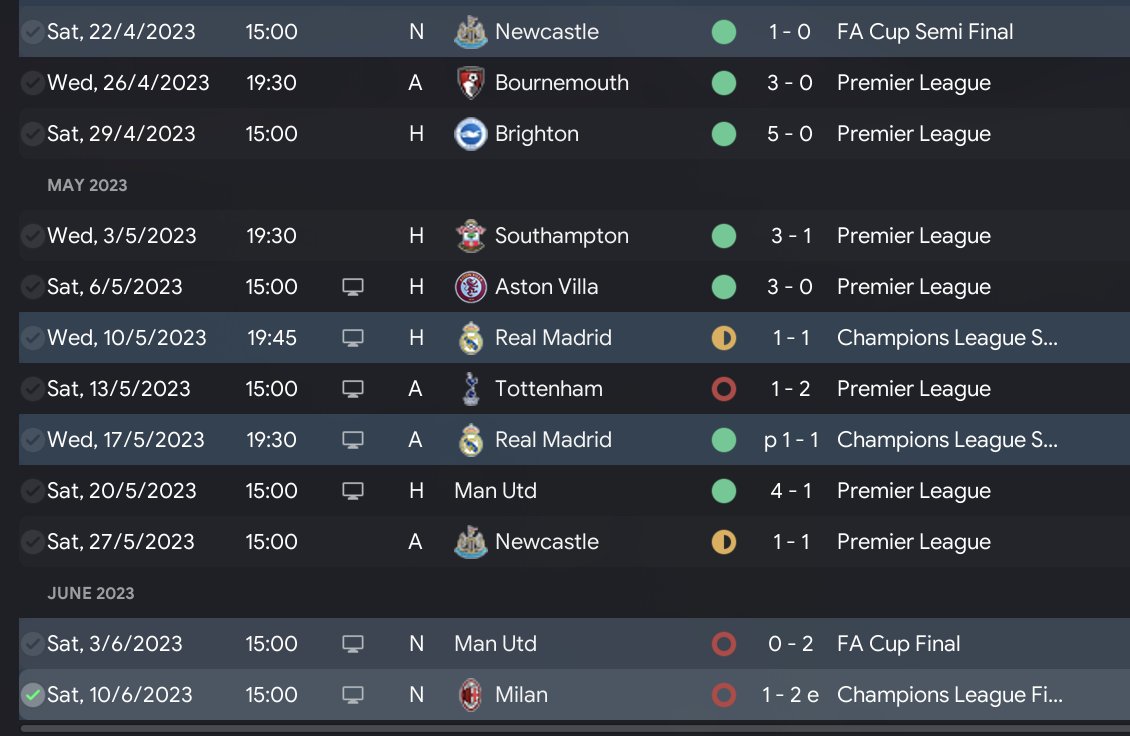Screen dimensions: 1130x736
Task: Toggle the green checkmark beside the Milan match
Action: pyautogui.click(x=33, y=695)
